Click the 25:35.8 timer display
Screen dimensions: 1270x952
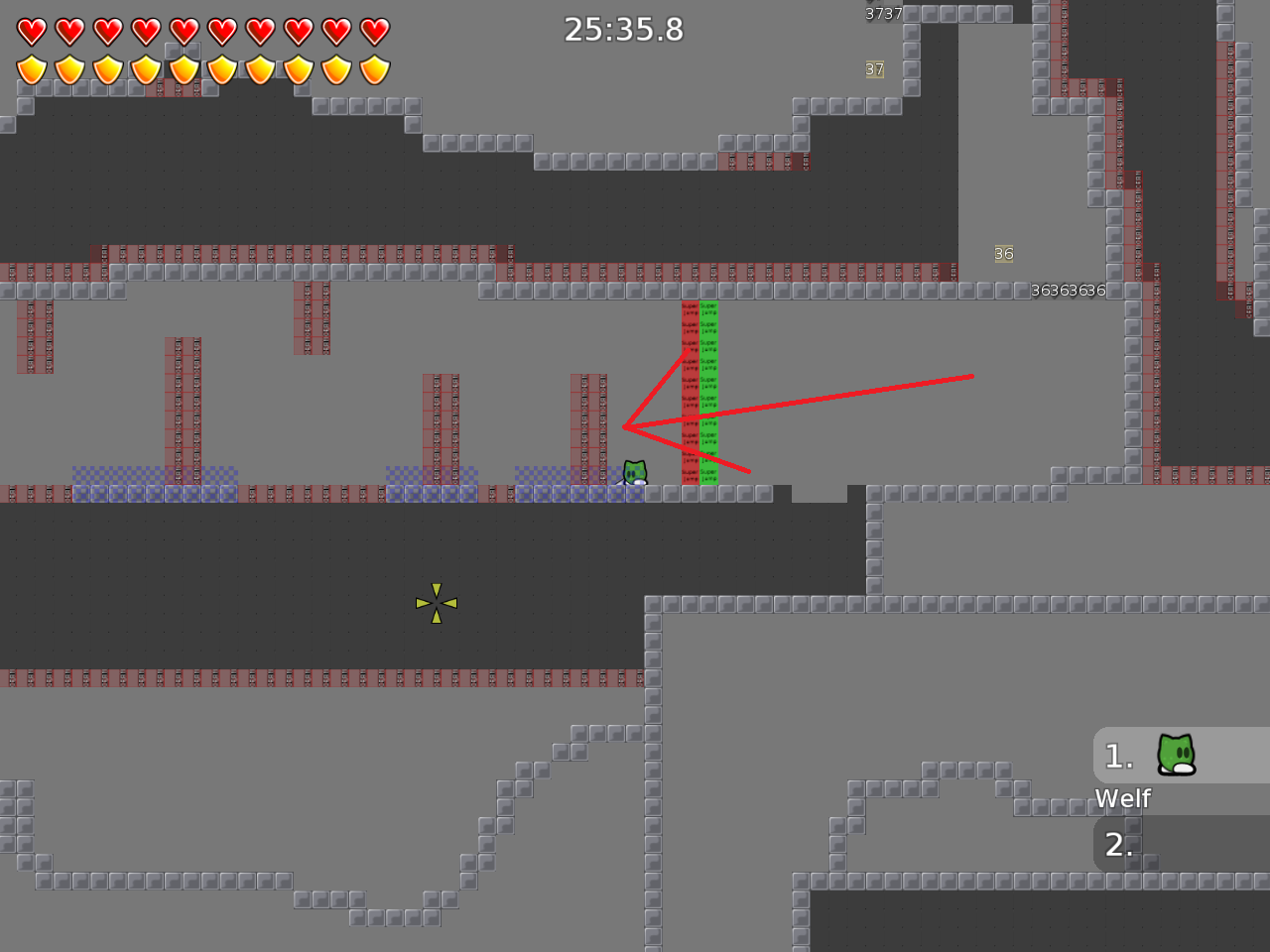coord(623,30)
